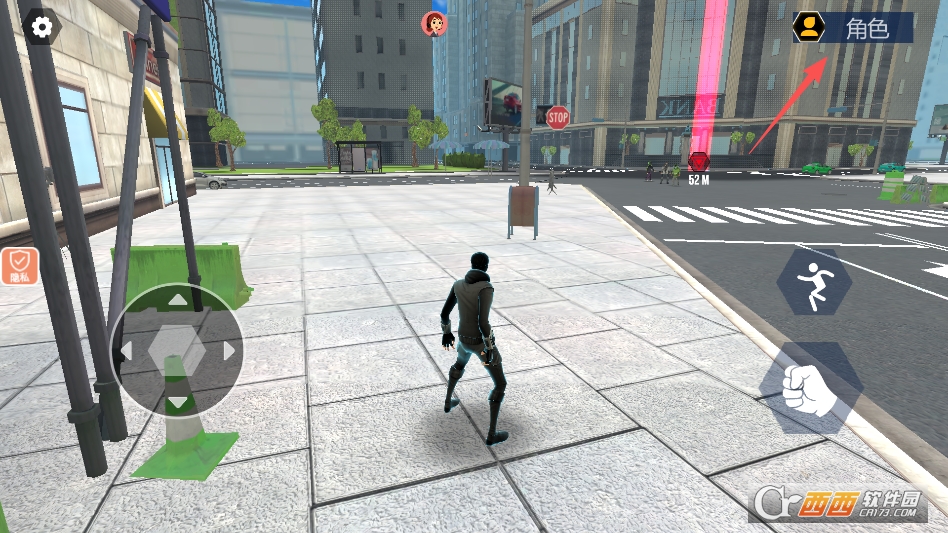
Task: Tap the orange 隐私 privacy badge
Action: click(x=19, y=266)
